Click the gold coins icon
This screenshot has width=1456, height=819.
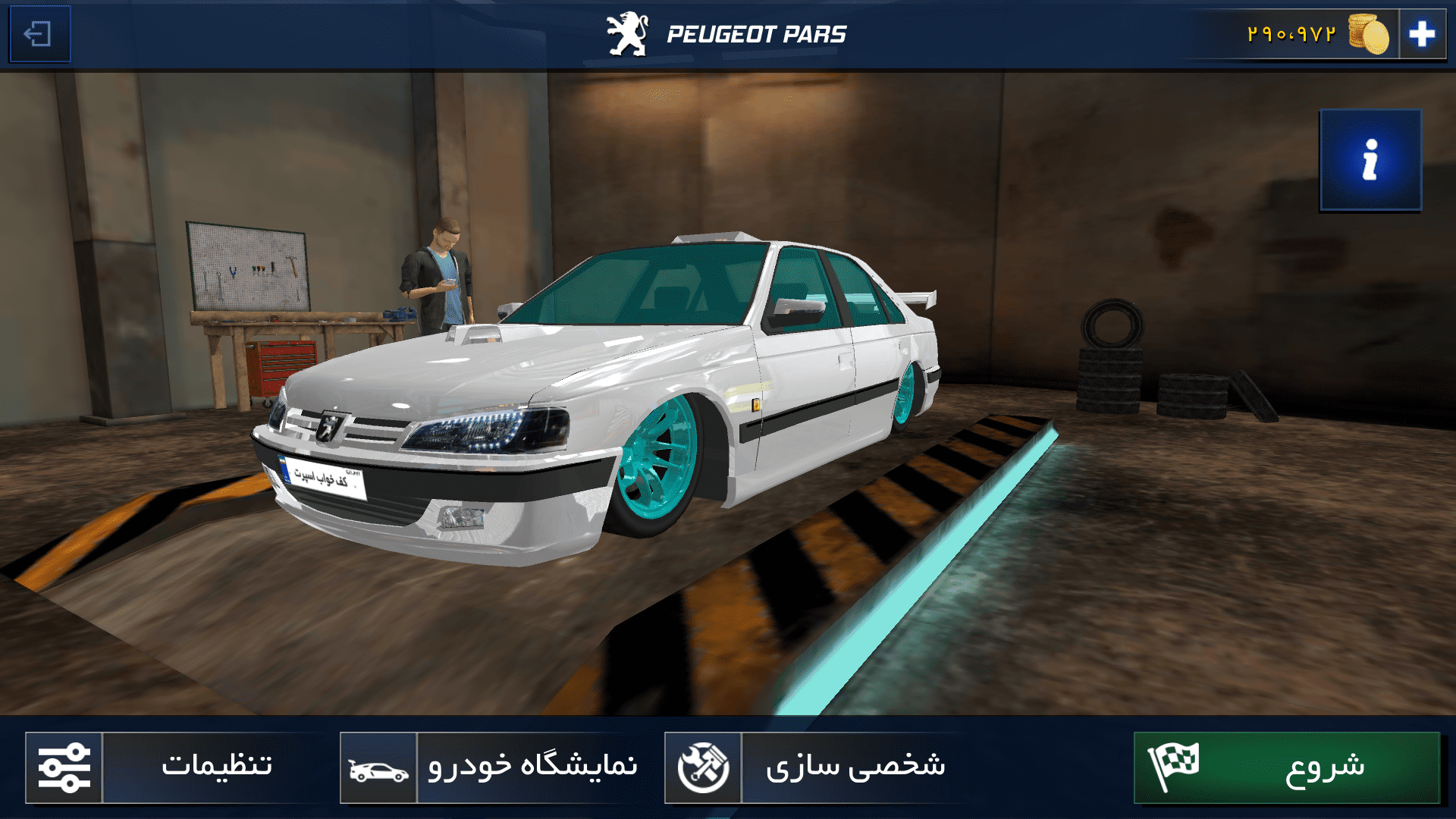click(1365, 33)
